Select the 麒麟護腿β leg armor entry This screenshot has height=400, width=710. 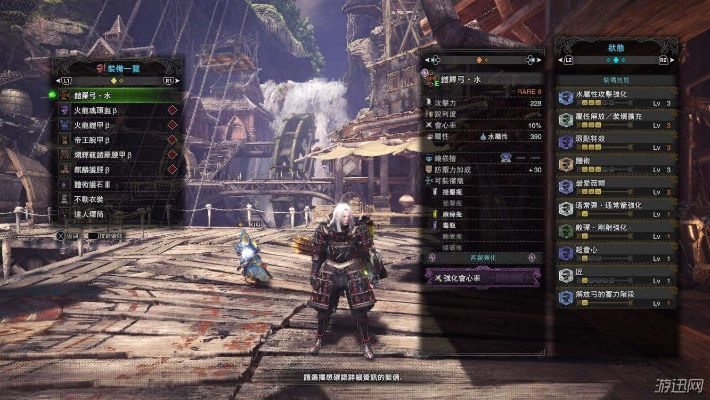click(110, 170)
